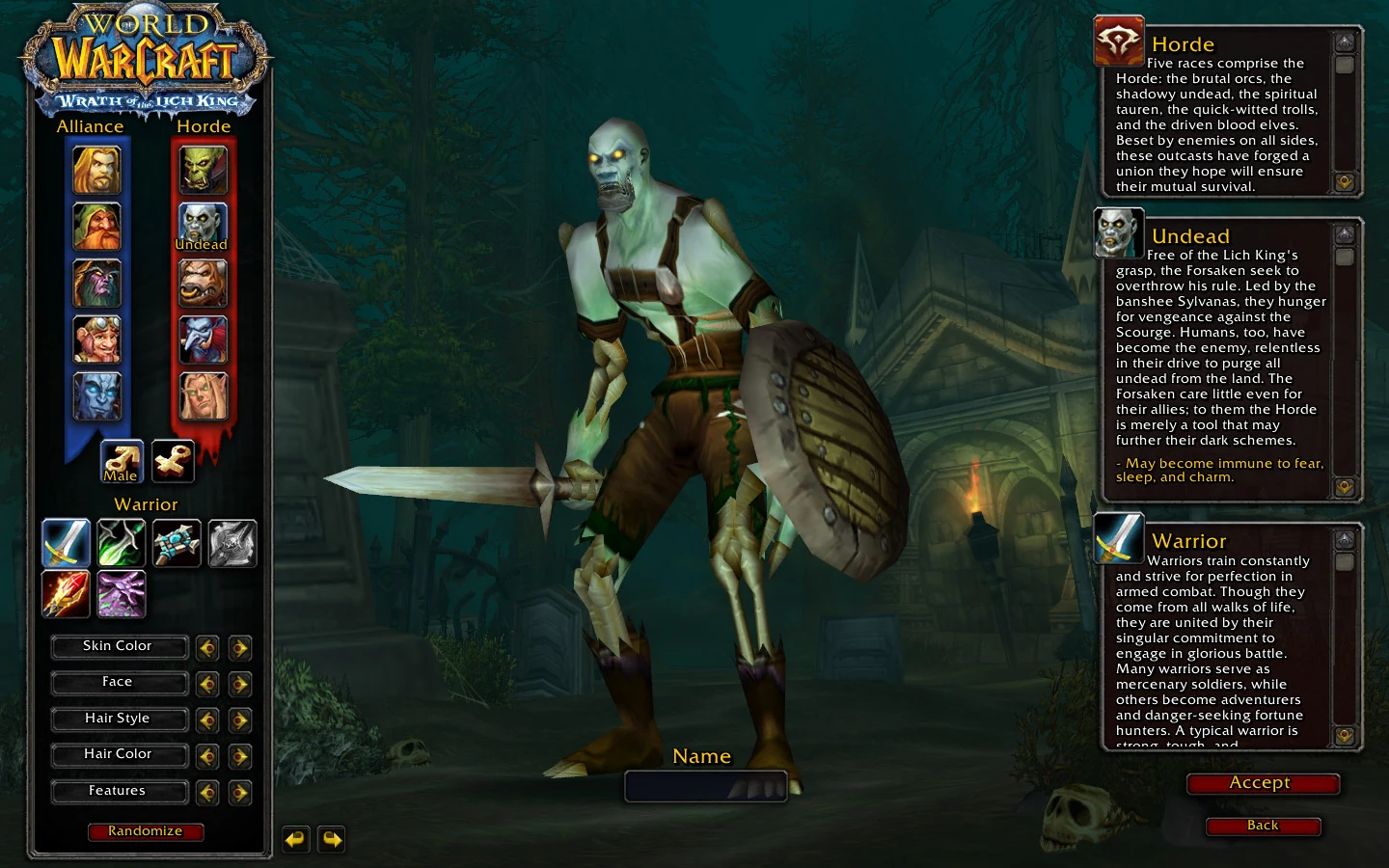Click the Randomize button
Image resolution: width=1389 pixels, height=868 pixels.
pyautogui.click(x=146, y=831)
